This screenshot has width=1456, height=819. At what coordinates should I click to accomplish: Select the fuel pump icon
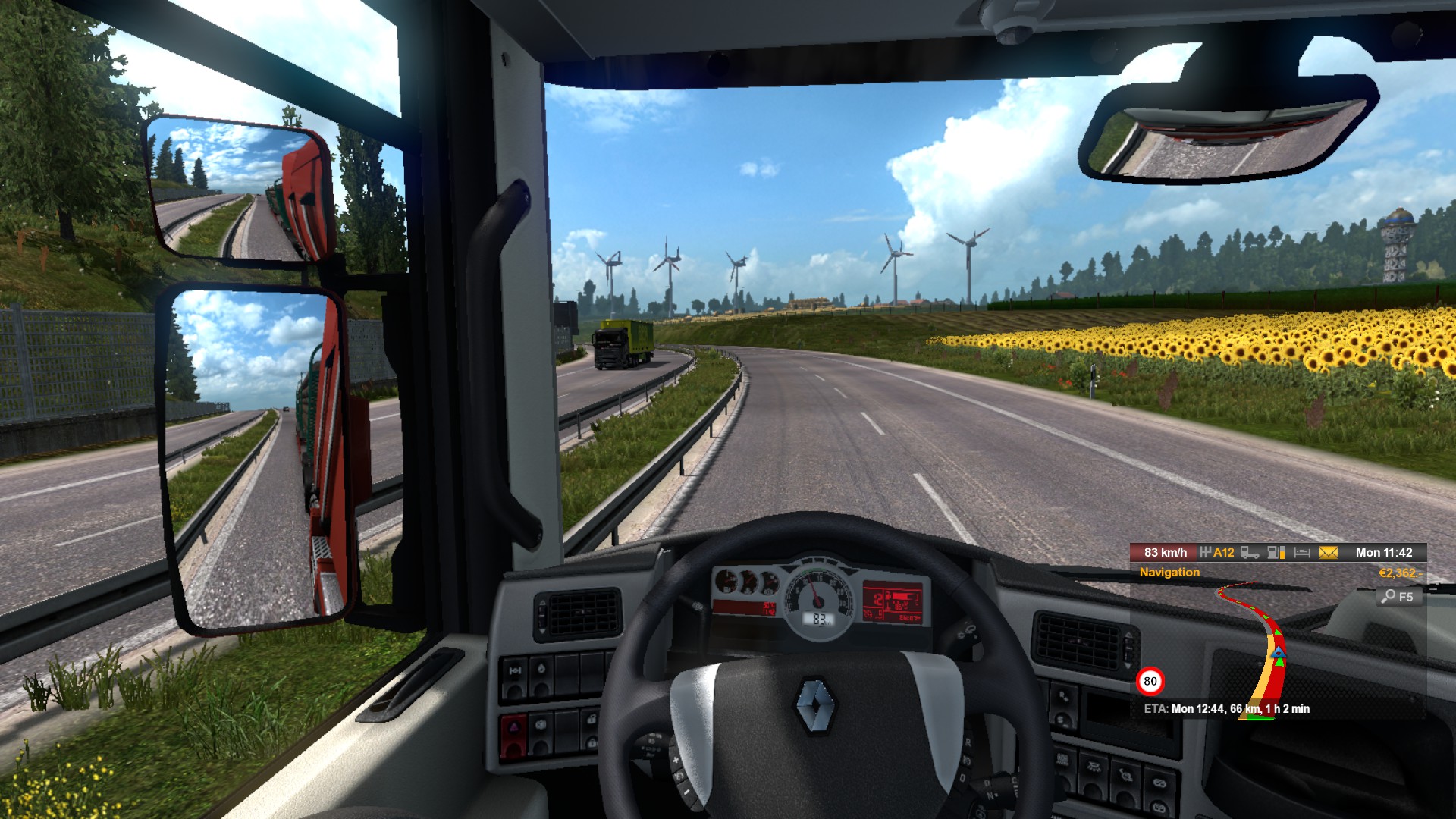[x=1276, y=553]
